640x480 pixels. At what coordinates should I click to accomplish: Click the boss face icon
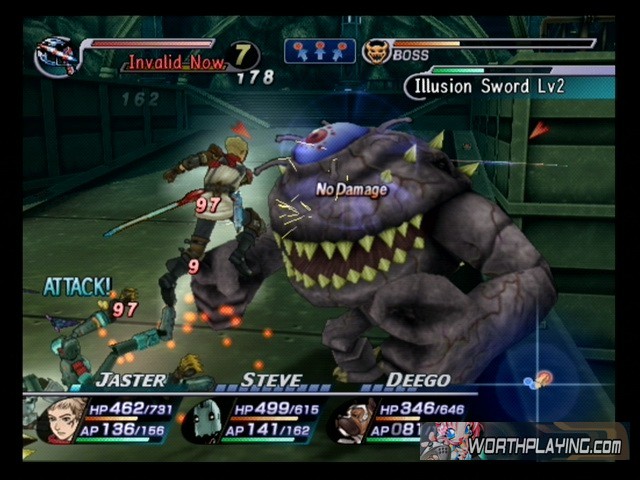[x=376, y=51]
